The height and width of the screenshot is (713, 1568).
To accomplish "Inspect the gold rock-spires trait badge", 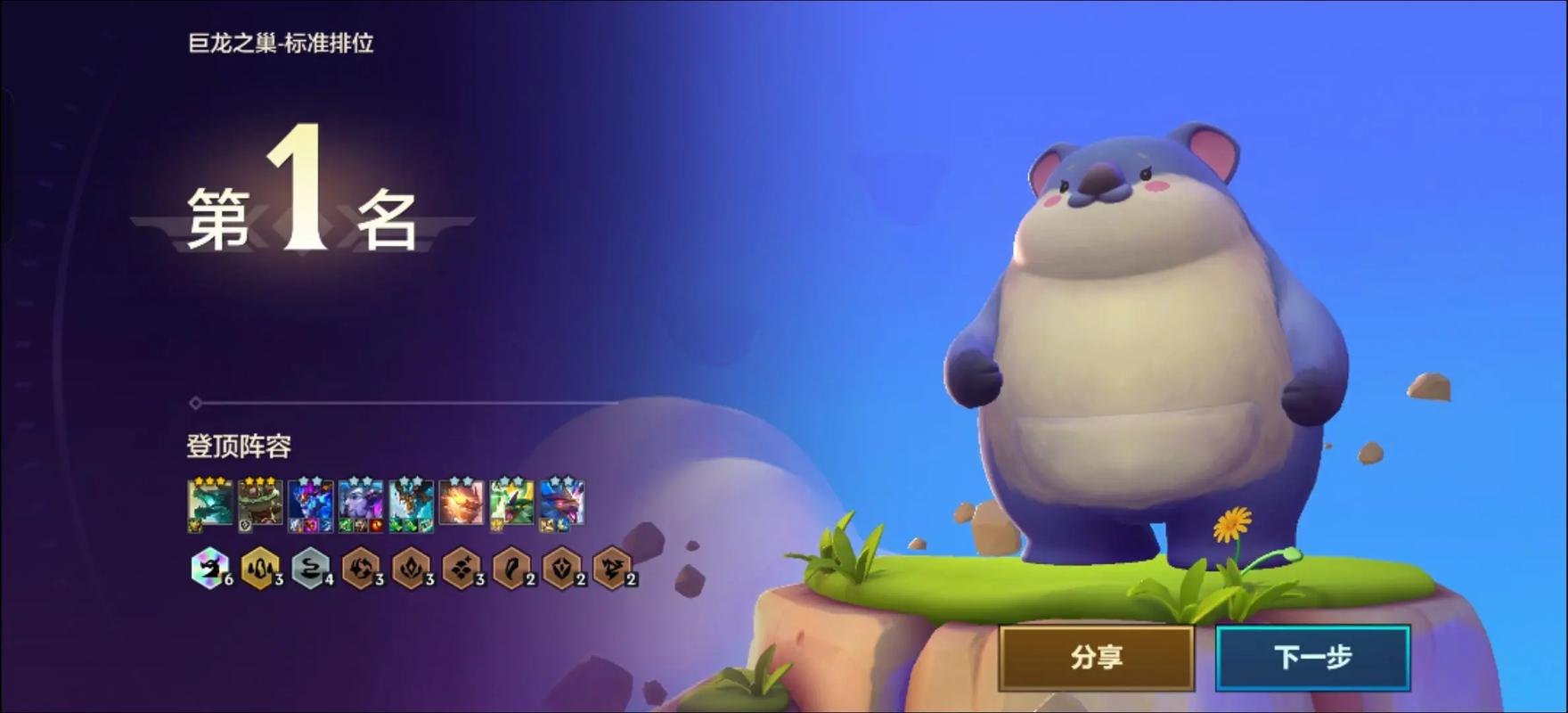I will click(x=259, y=568).
